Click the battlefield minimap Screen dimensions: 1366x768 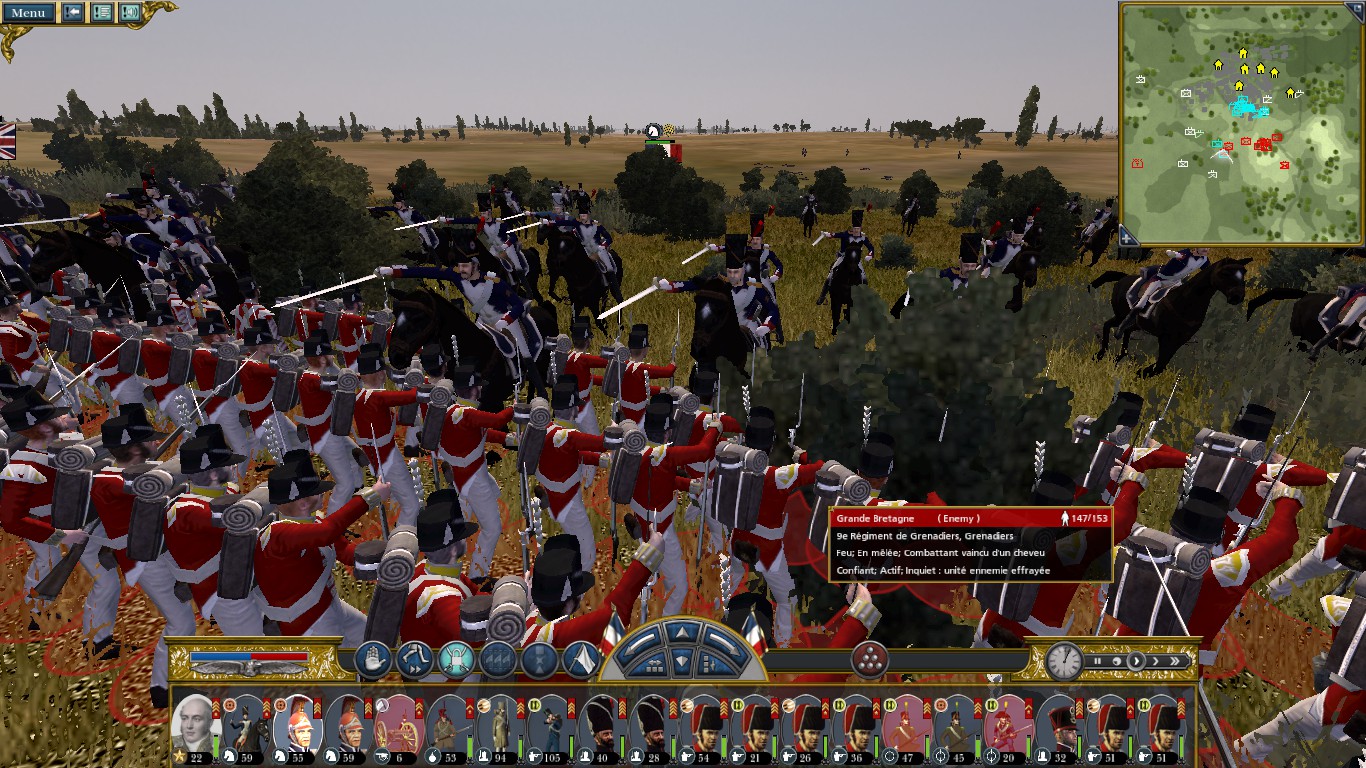pyautogui.click(x=1241, y=122)
